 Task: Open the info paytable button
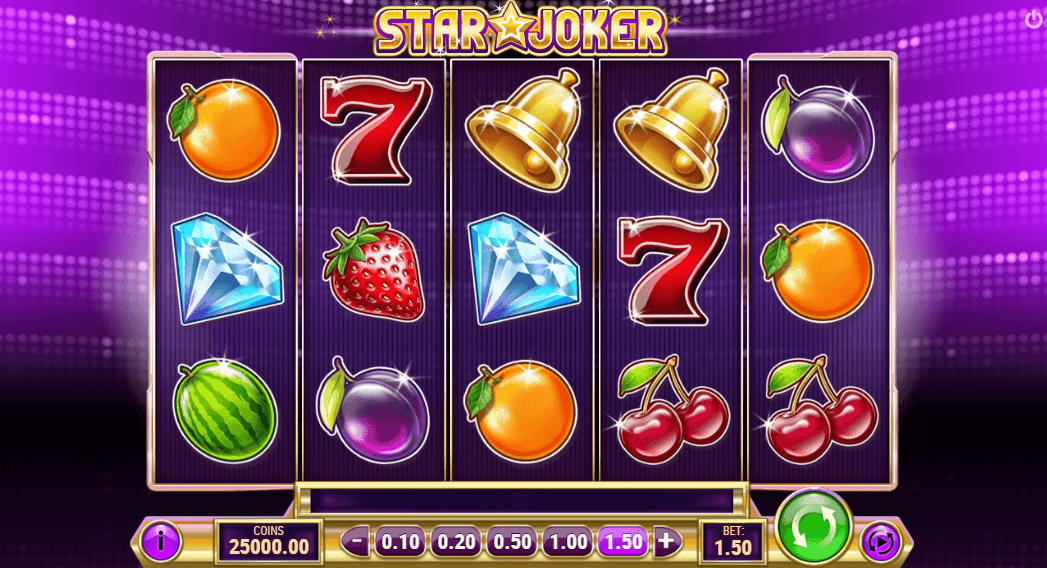coord(160,542)
